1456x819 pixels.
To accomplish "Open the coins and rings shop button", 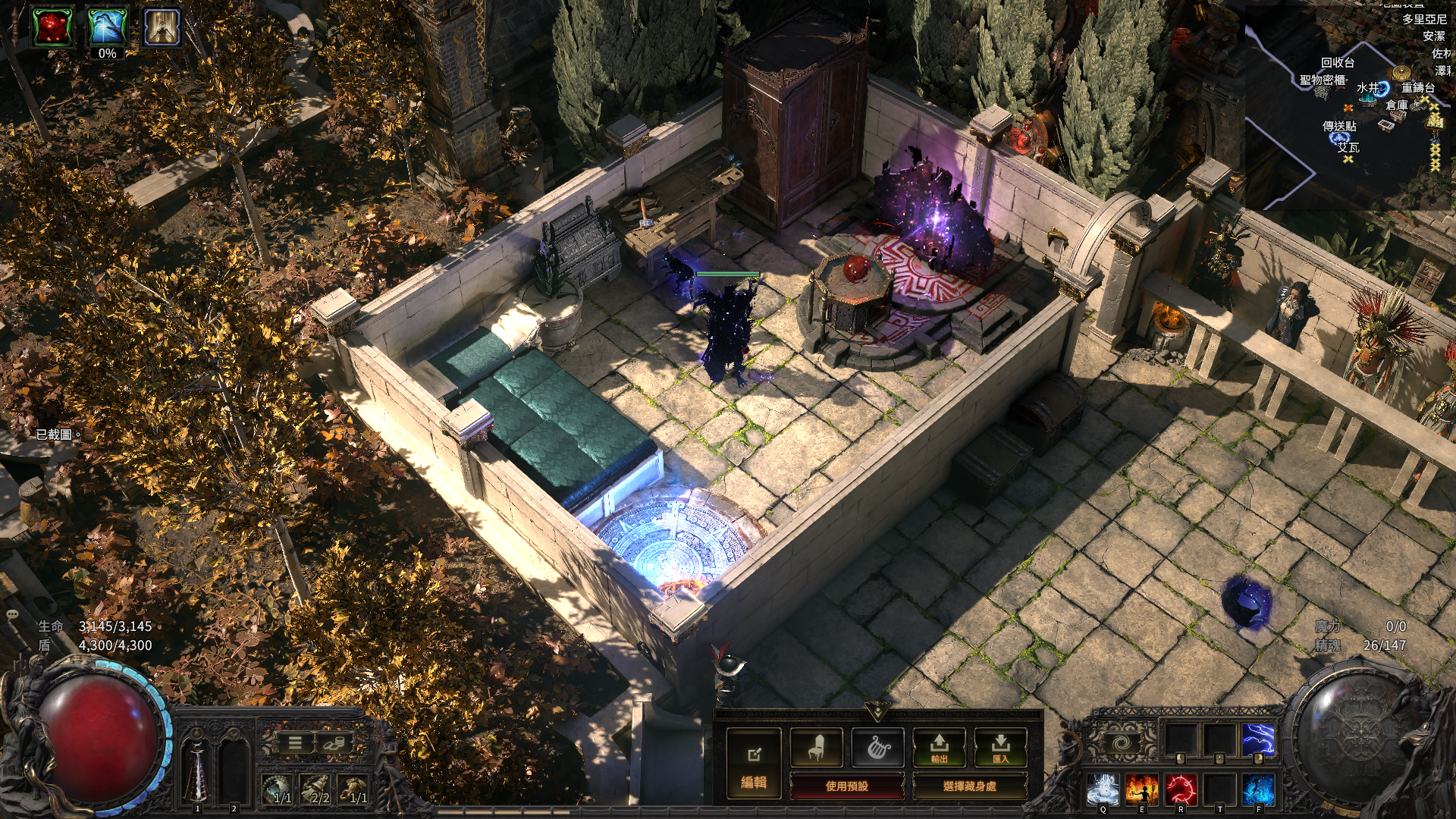I will [333, 743].
